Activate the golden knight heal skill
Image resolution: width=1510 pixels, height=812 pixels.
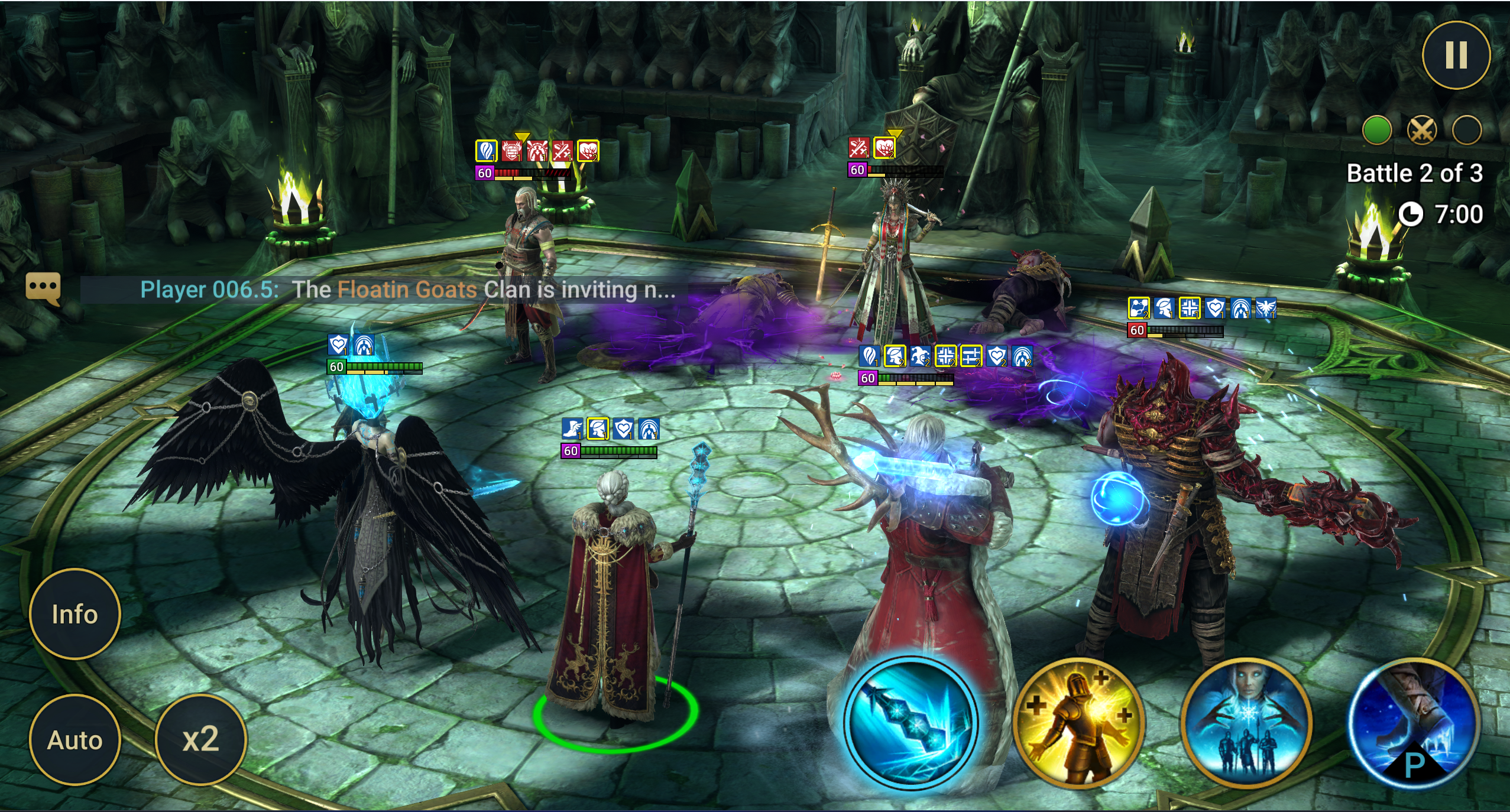point(1078,722)
